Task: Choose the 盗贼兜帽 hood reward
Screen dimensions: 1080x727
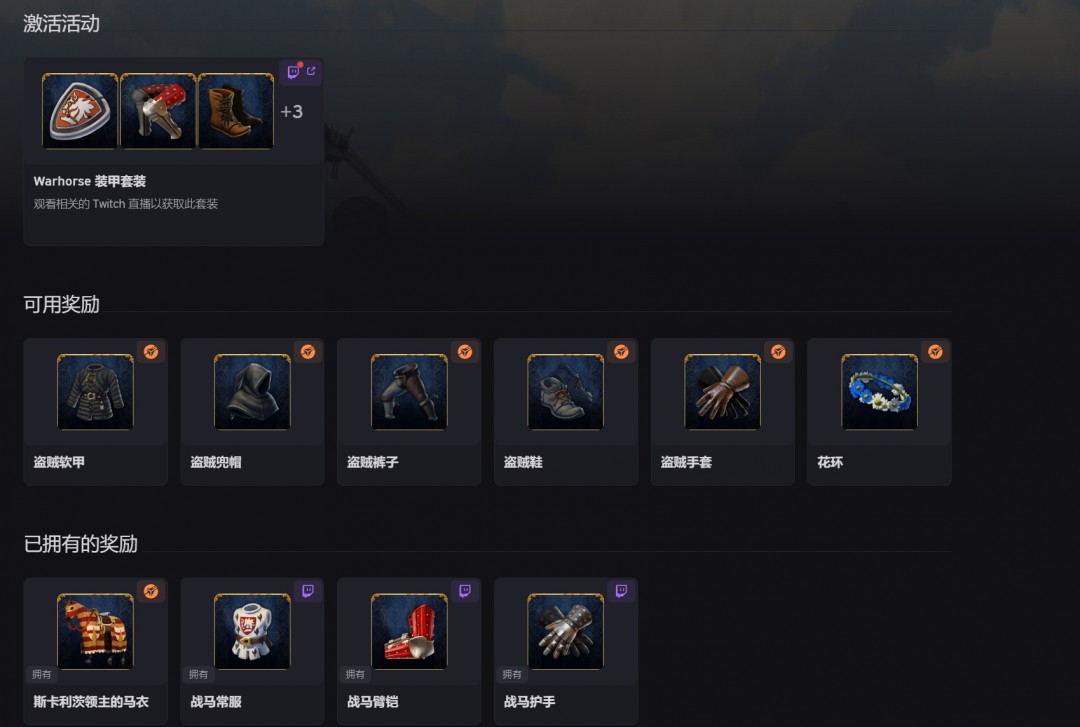Action: [252, 411]
